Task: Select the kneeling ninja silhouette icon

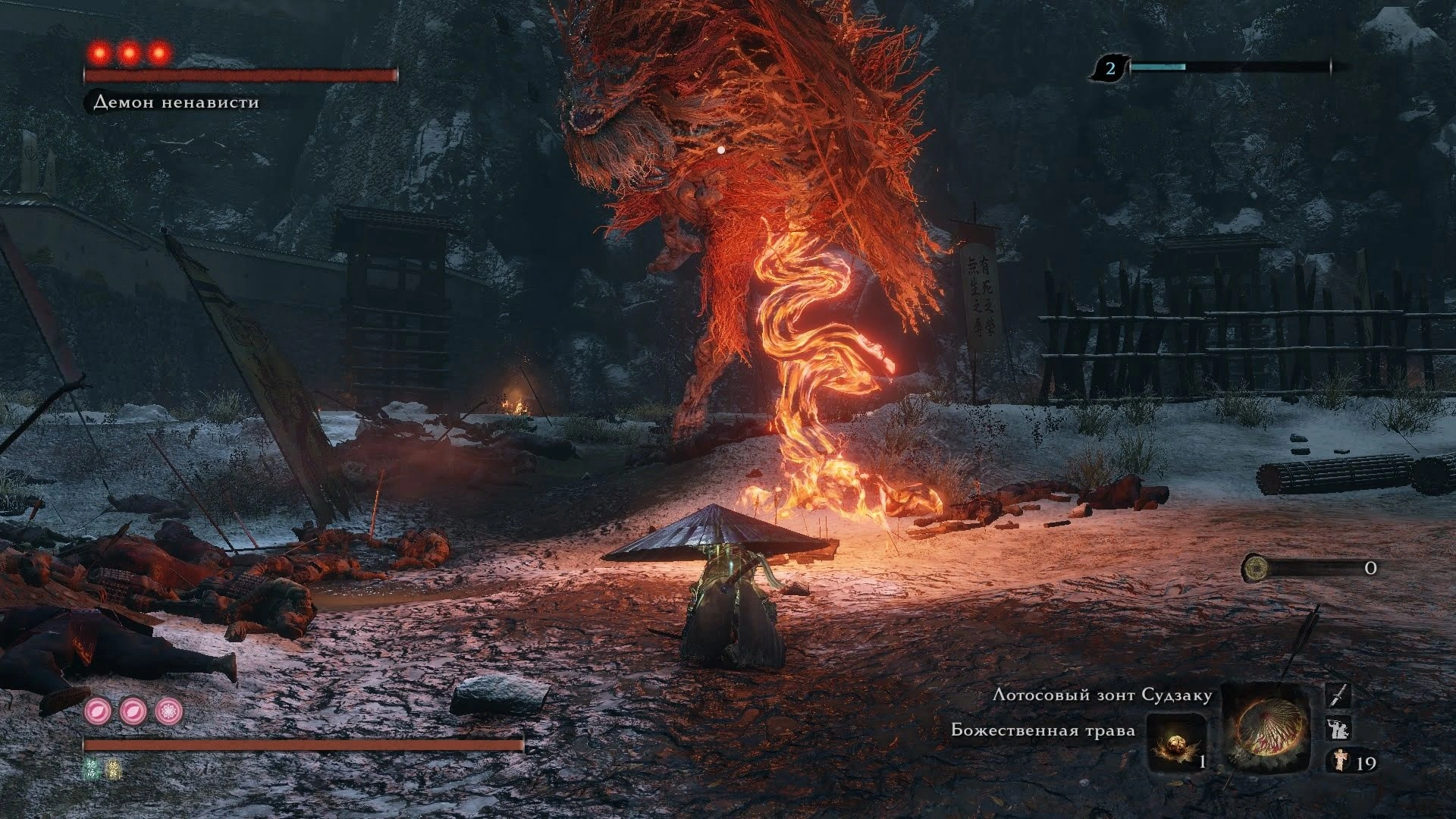Action: pos(1339,729)
